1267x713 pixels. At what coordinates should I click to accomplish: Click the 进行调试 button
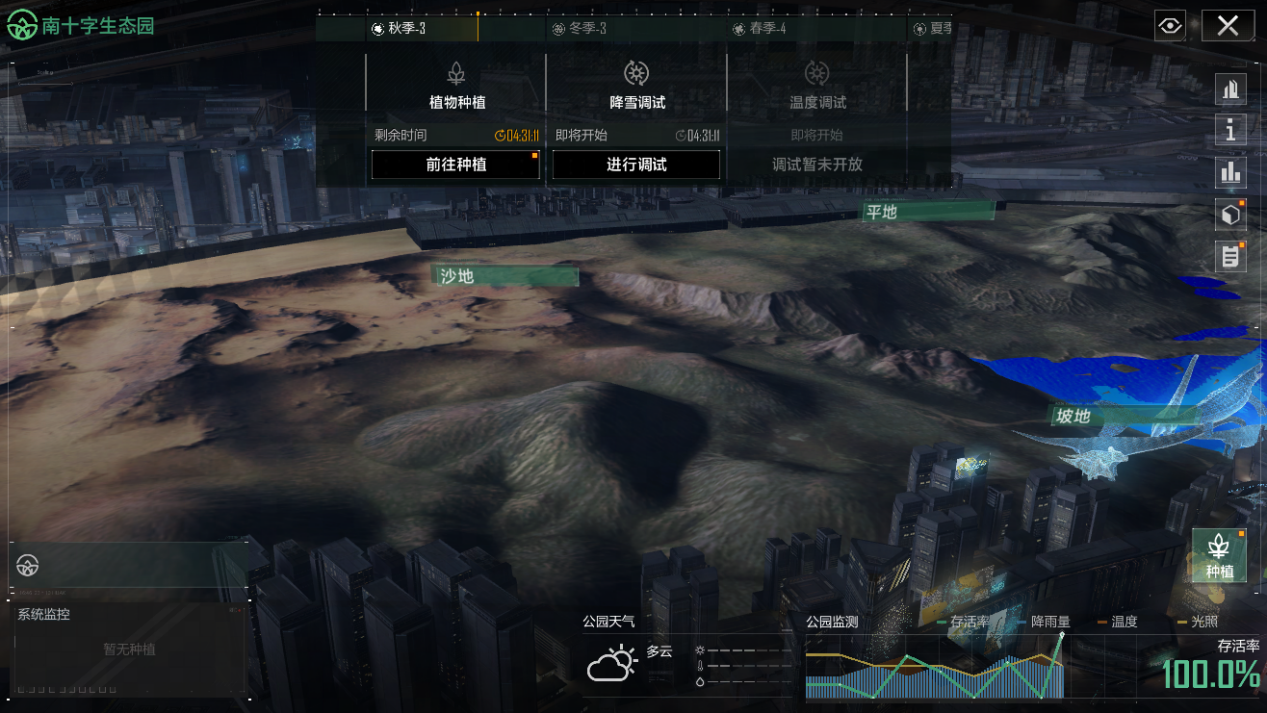[636, 165]
